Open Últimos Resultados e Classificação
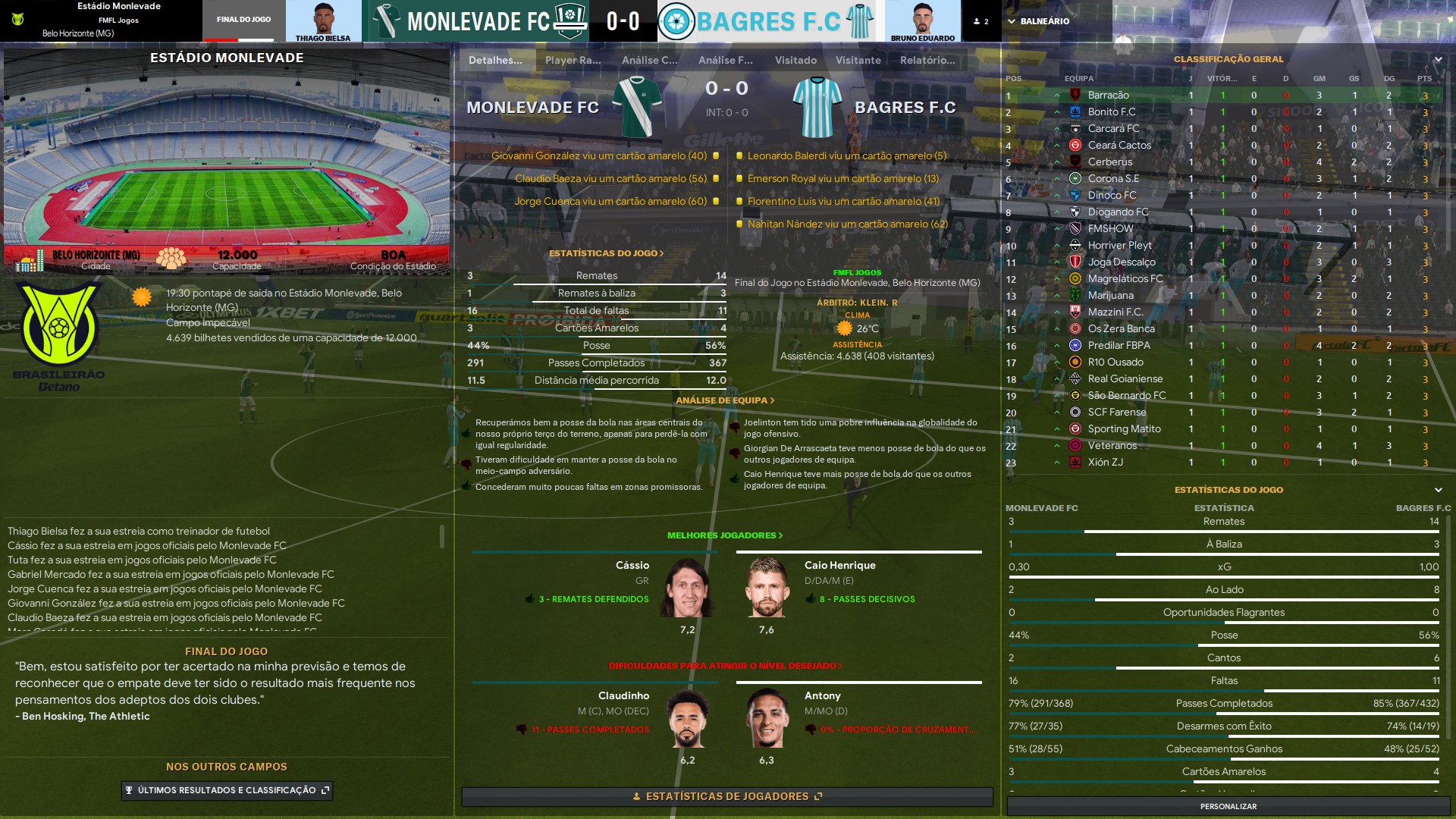 [227, 790]
